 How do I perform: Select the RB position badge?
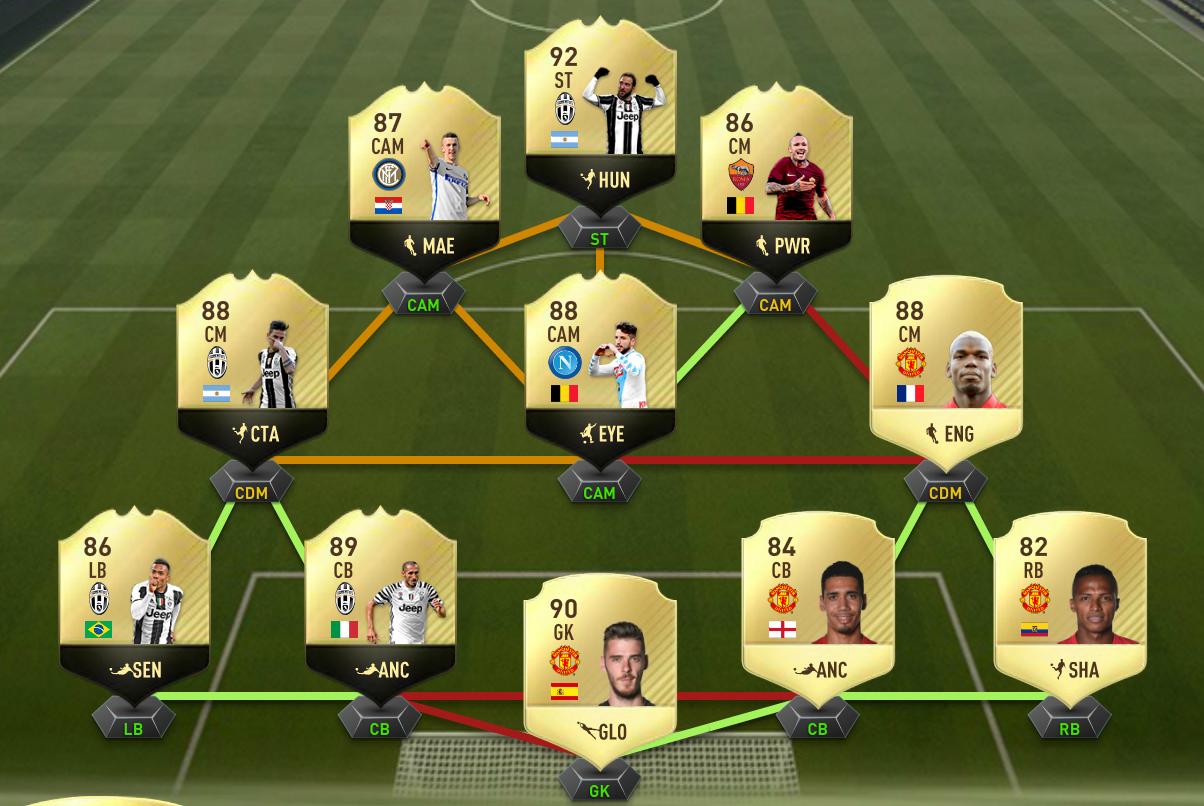pos(1070,729)
